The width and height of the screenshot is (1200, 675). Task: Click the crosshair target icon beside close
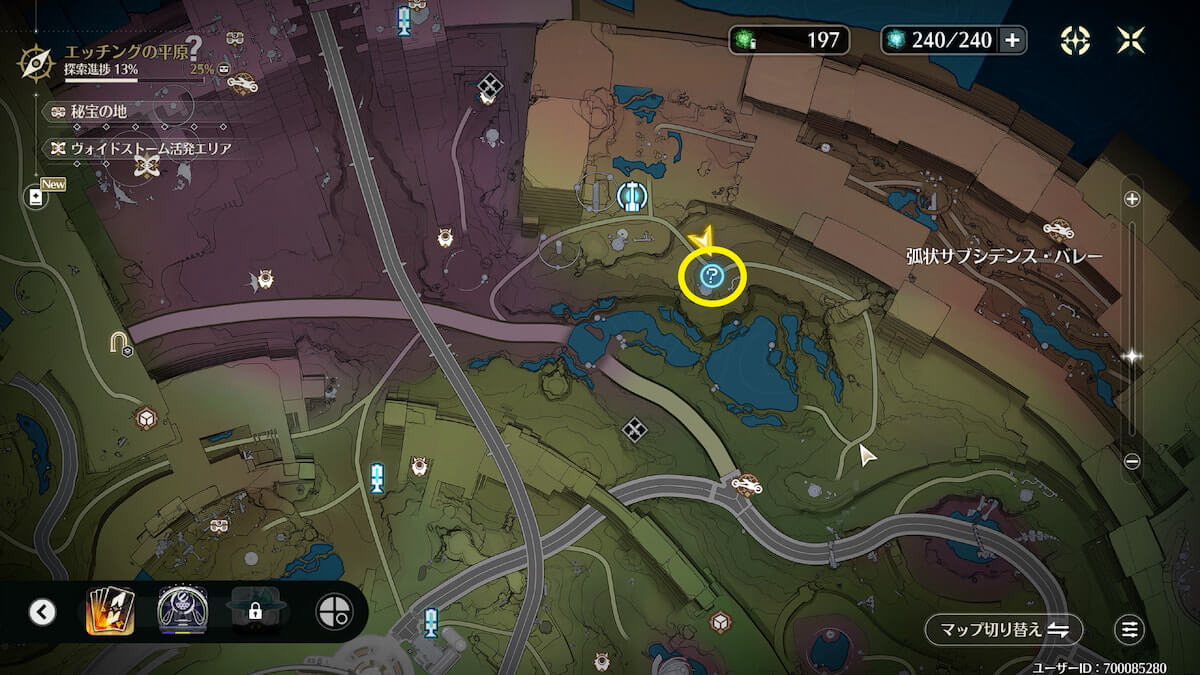[x=1075, y=40]
